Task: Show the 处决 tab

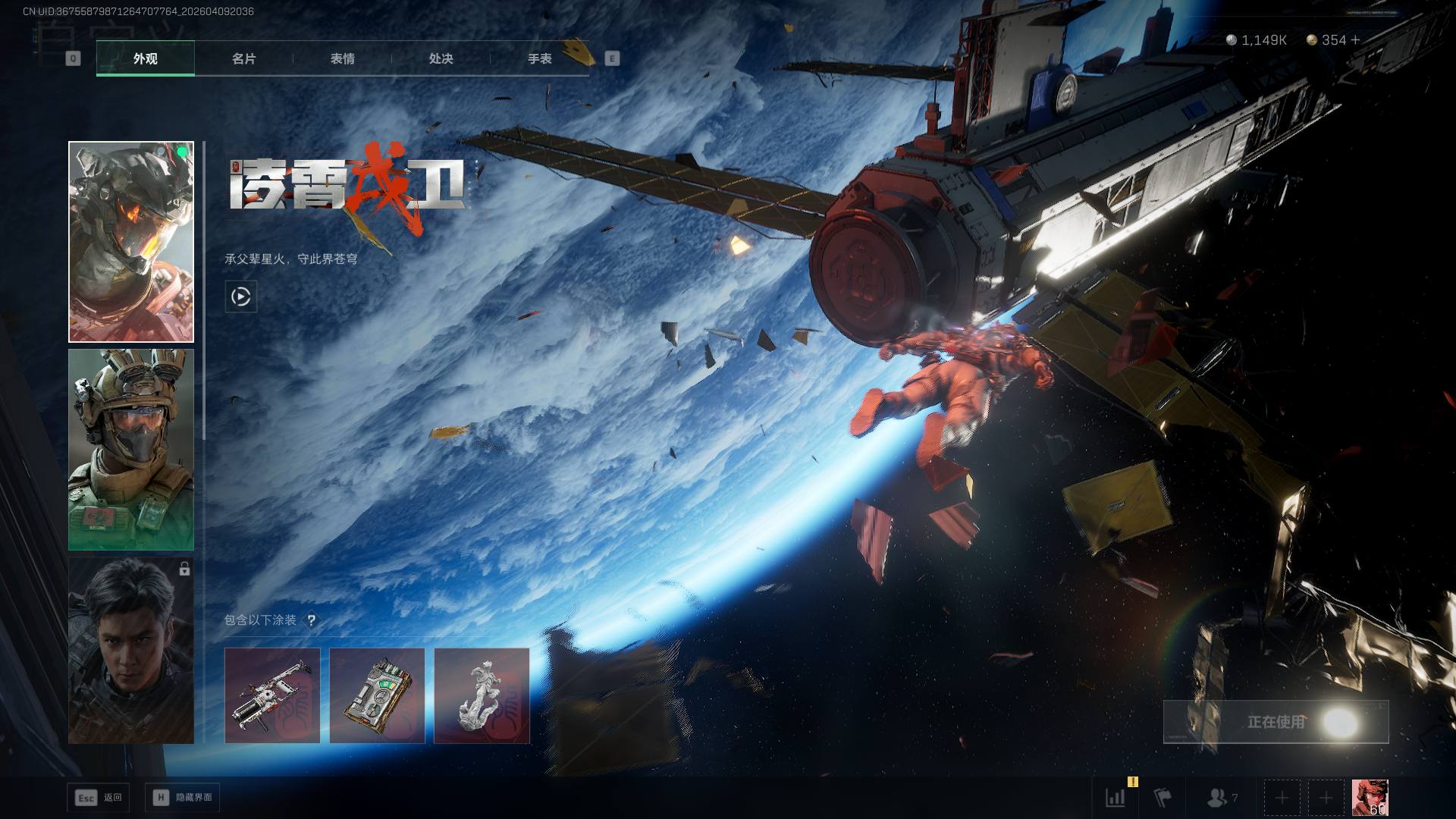Action: tap(441, 58)
